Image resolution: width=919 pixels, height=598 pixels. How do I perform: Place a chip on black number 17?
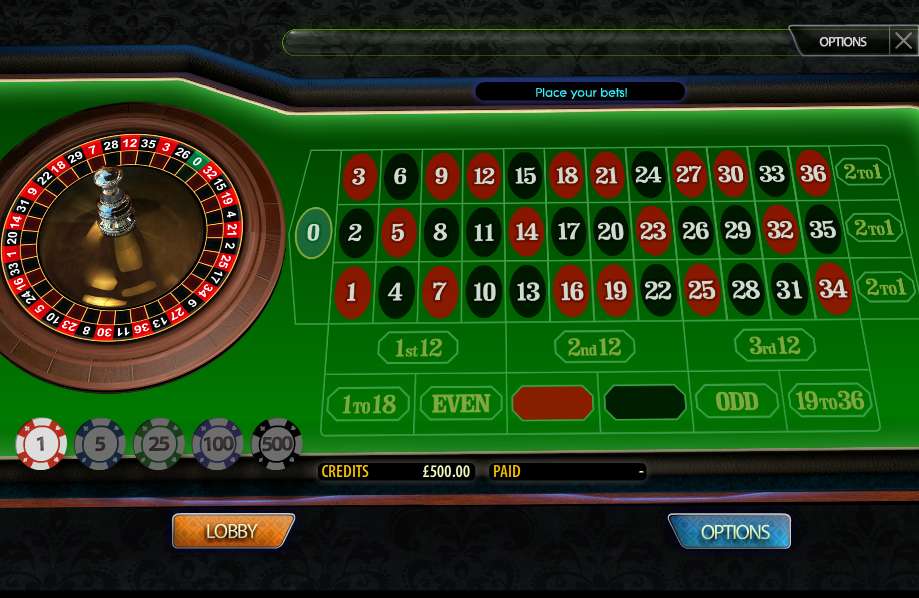[x=568, y=232]
